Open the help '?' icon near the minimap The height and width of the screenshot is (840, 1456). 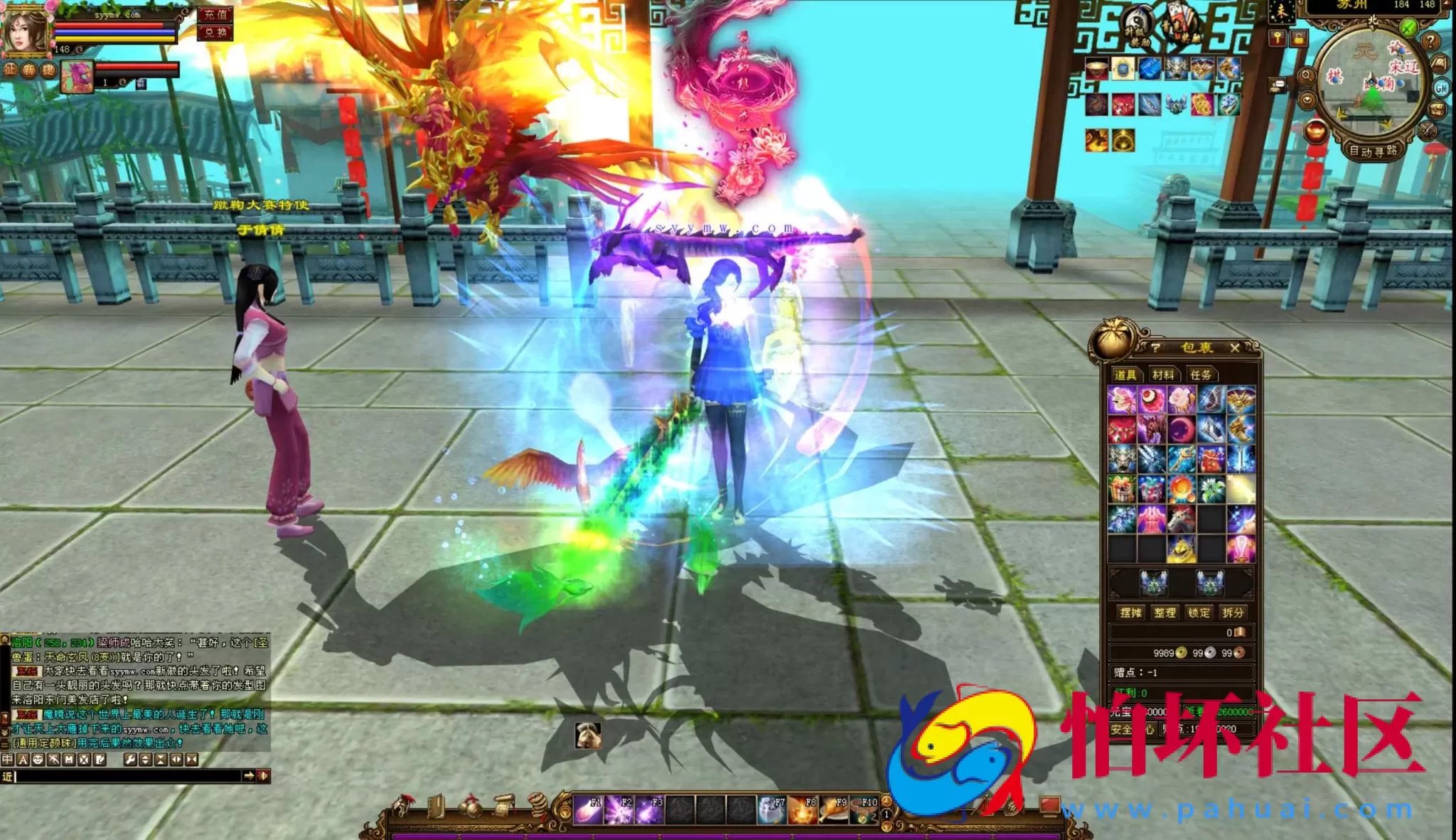coord(1431,41)
